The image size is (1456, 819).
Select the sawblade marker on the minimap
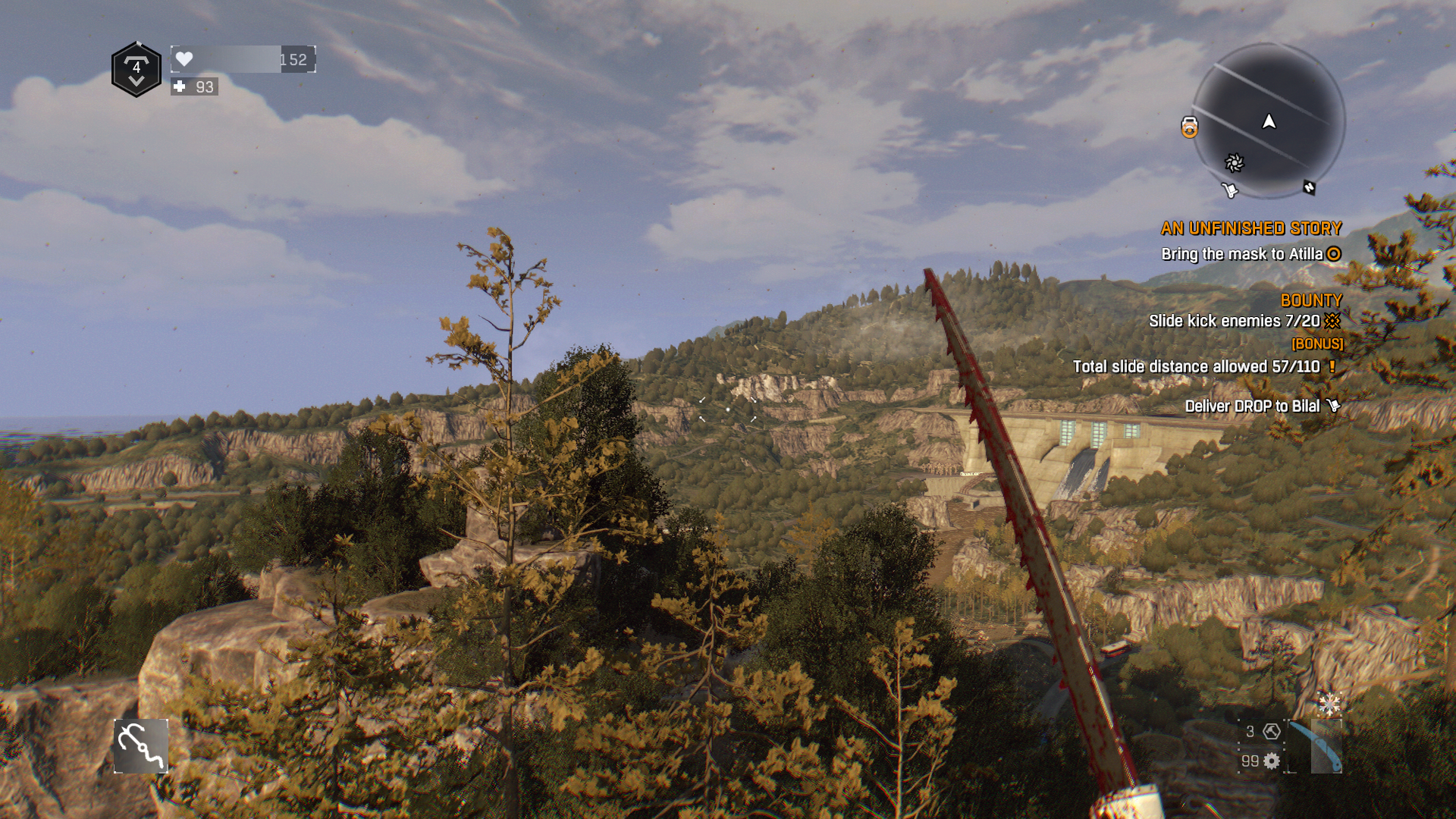(1235, 163)
